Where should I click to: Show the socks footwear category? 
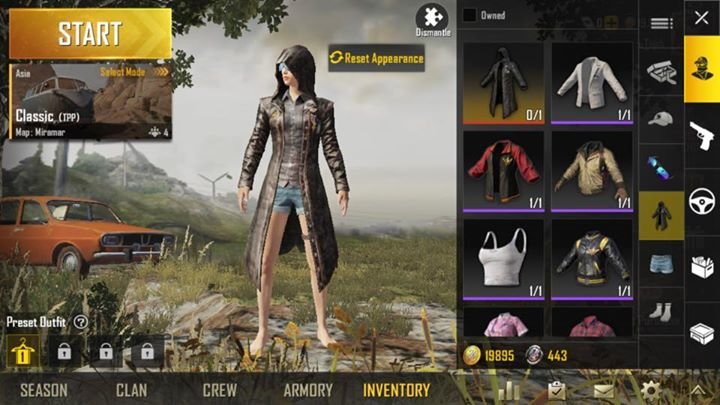point(661,311)
